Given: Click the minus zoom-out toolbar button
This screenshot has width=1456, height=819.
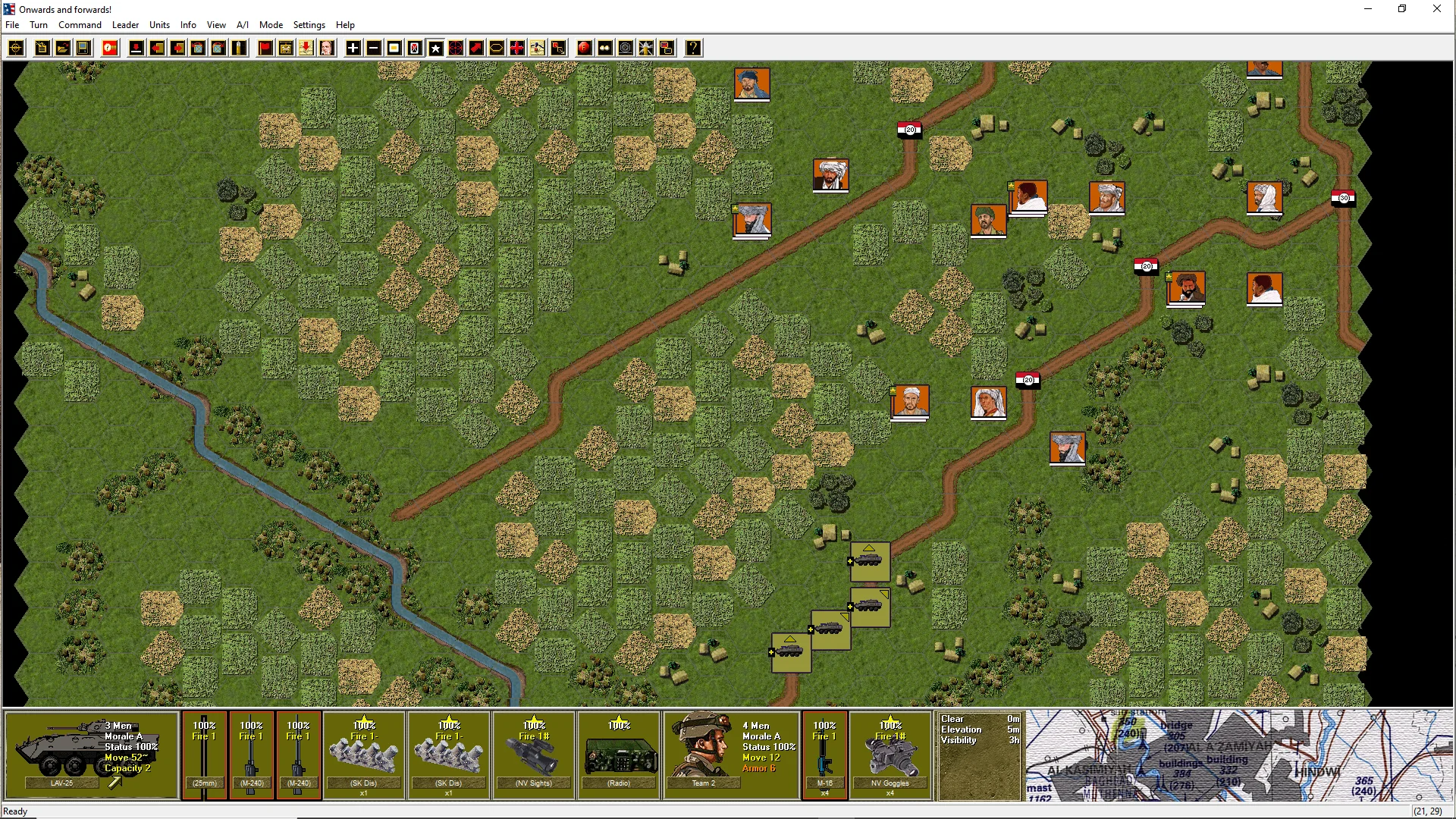Looking at the screenshot, I should click(x=374, y=49).
